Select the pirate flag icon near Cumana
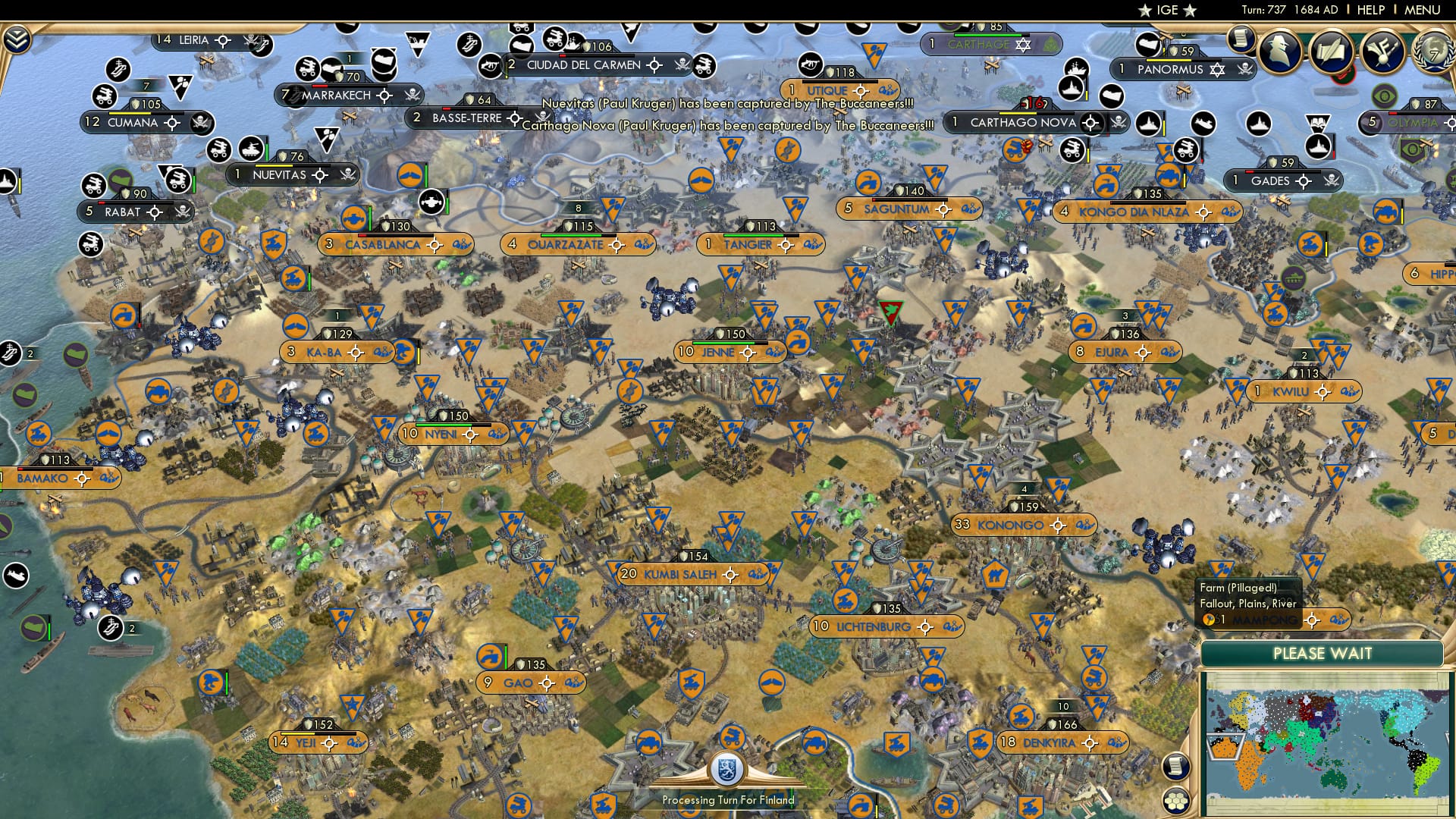Image resolution: width=1456 pixels, height=819 pixels. click(201, 124)
